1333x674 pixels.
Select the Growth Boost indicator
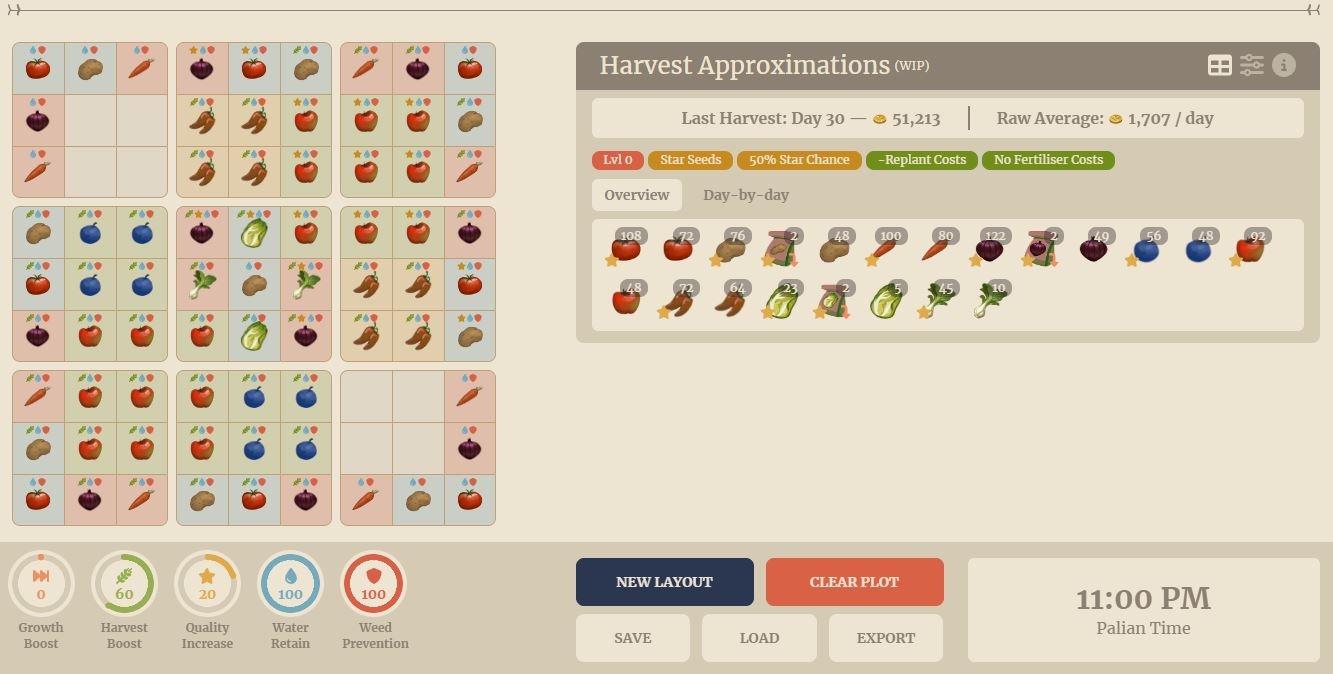coord(41,584)
